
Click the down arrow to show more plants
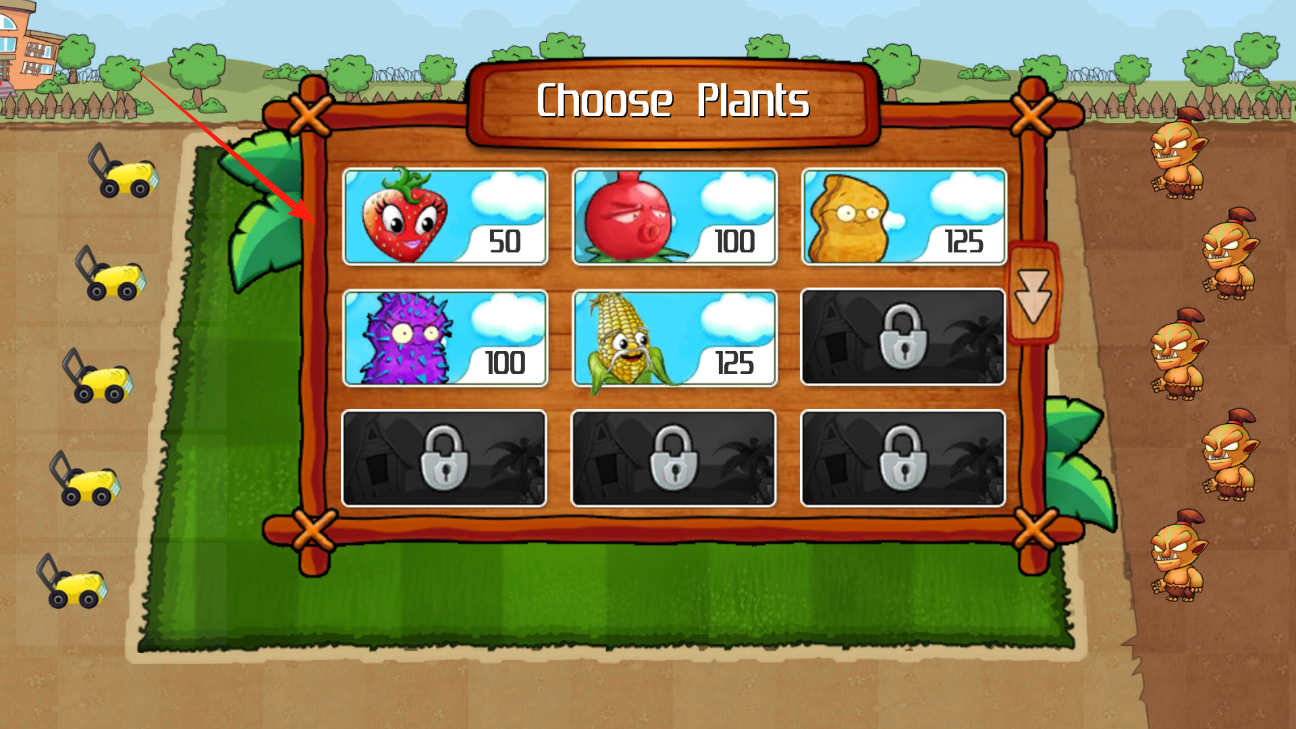click(x=1033, y=294)
